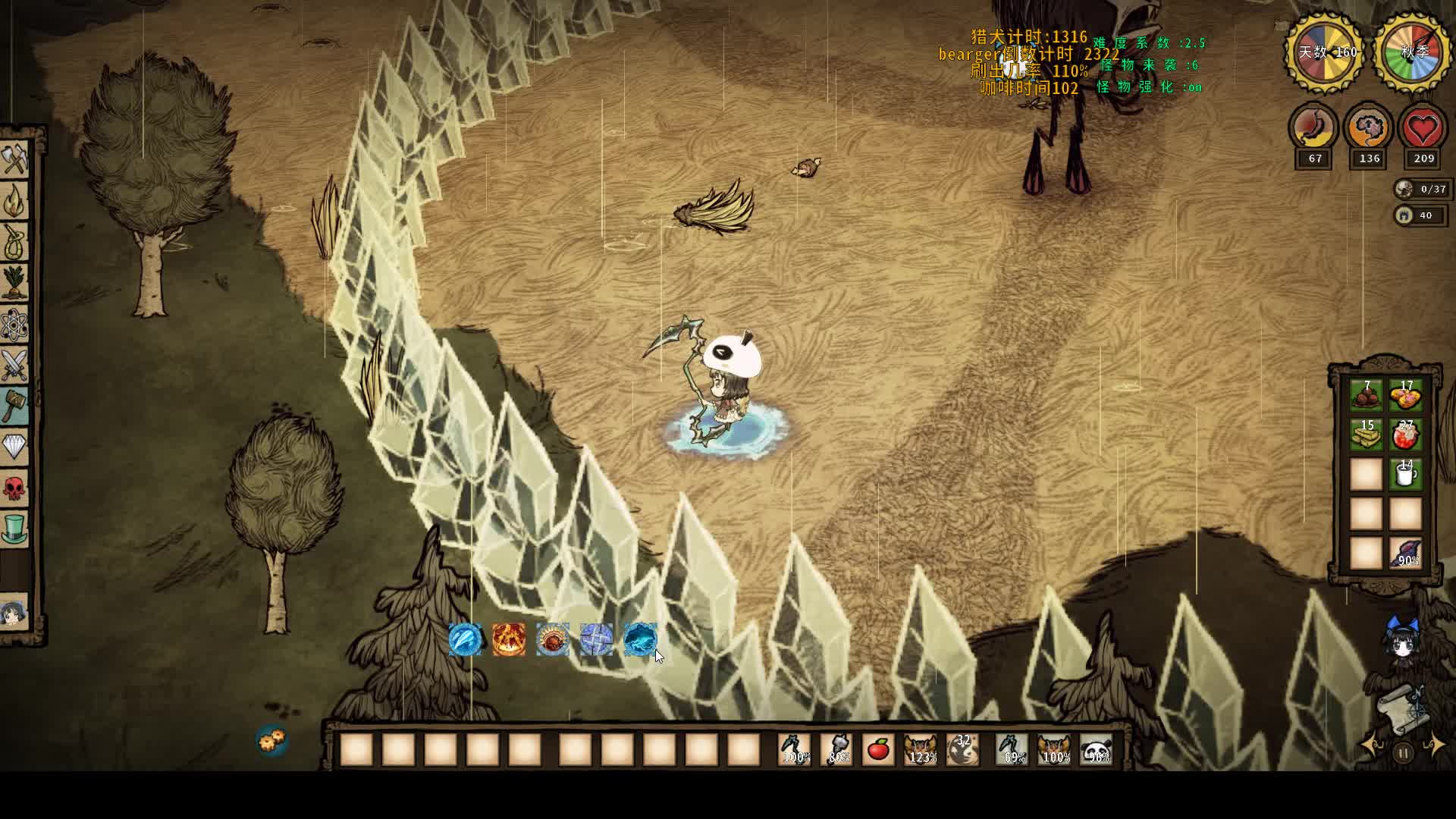Image resolution: width=1456 pixels, height=819 pixels.
Task: Select the panda hat equipment slot
Action: [x=1097, y=750]
